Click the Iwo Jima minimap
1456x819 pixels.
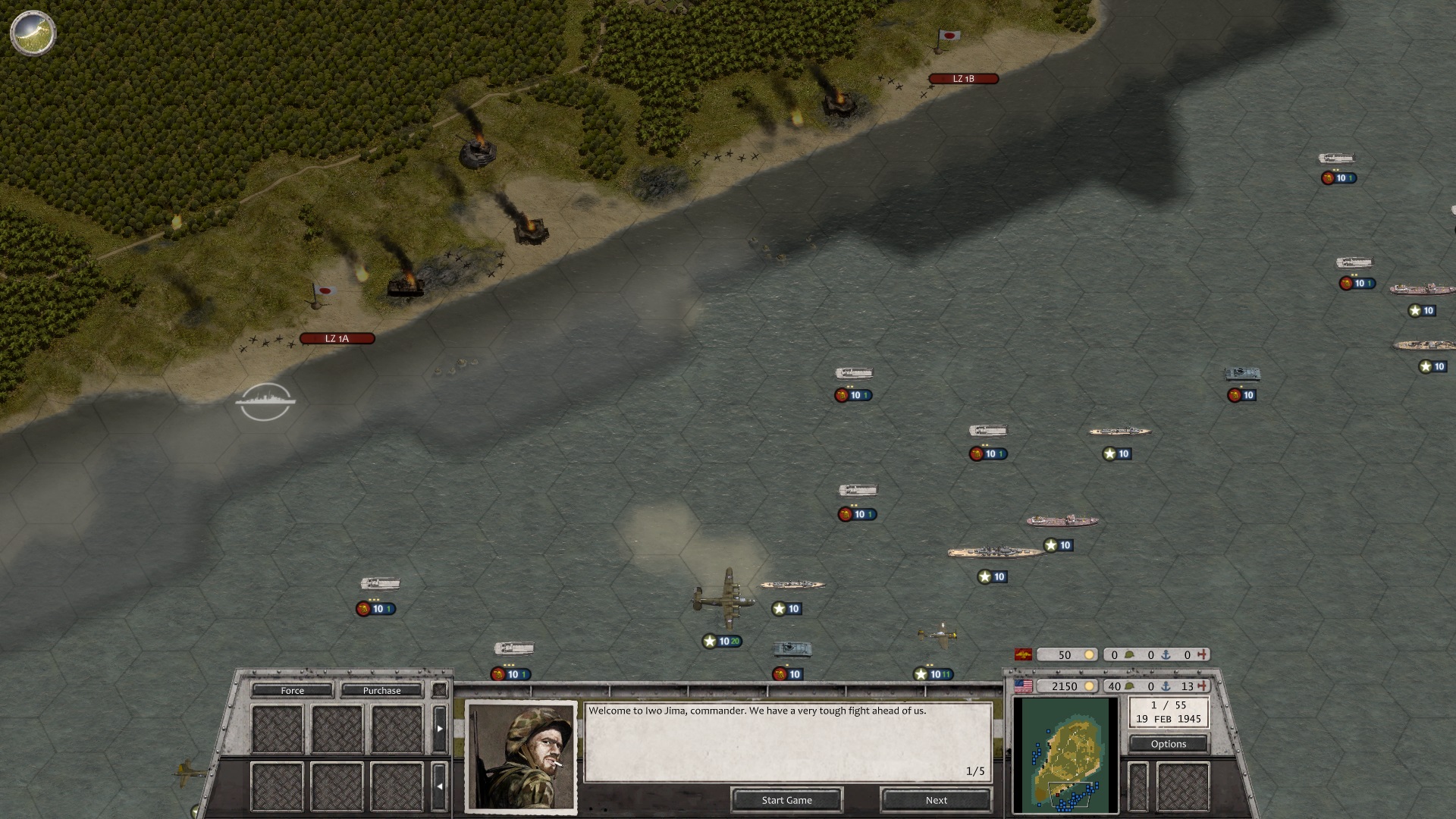pyautogui.click(x=1065, y=755)
